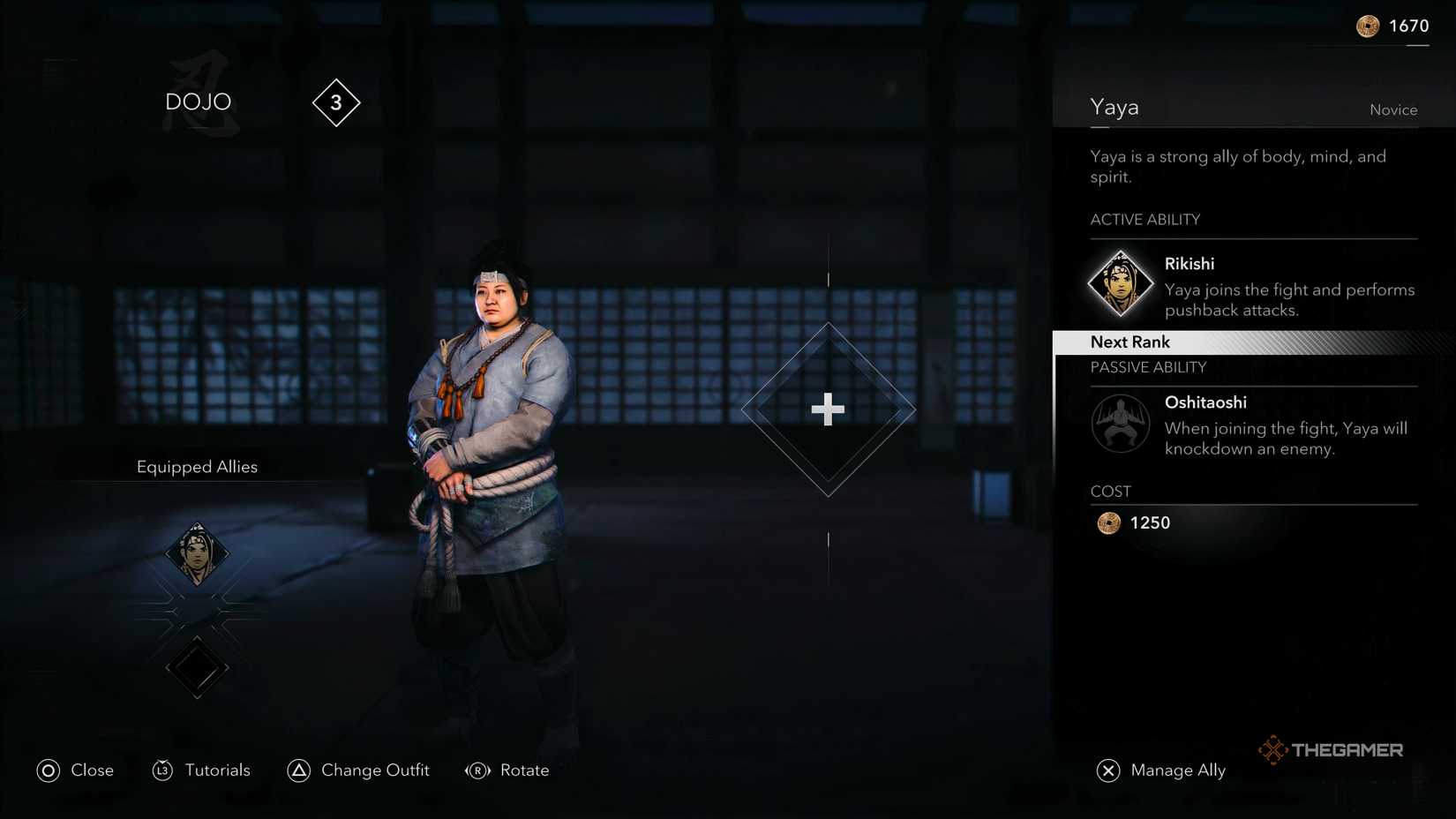The width and height of the screenshot is (1456, 819).
Task: Click the coin icon beside the 1250 cost
Action: click(x=1110, y=522)
